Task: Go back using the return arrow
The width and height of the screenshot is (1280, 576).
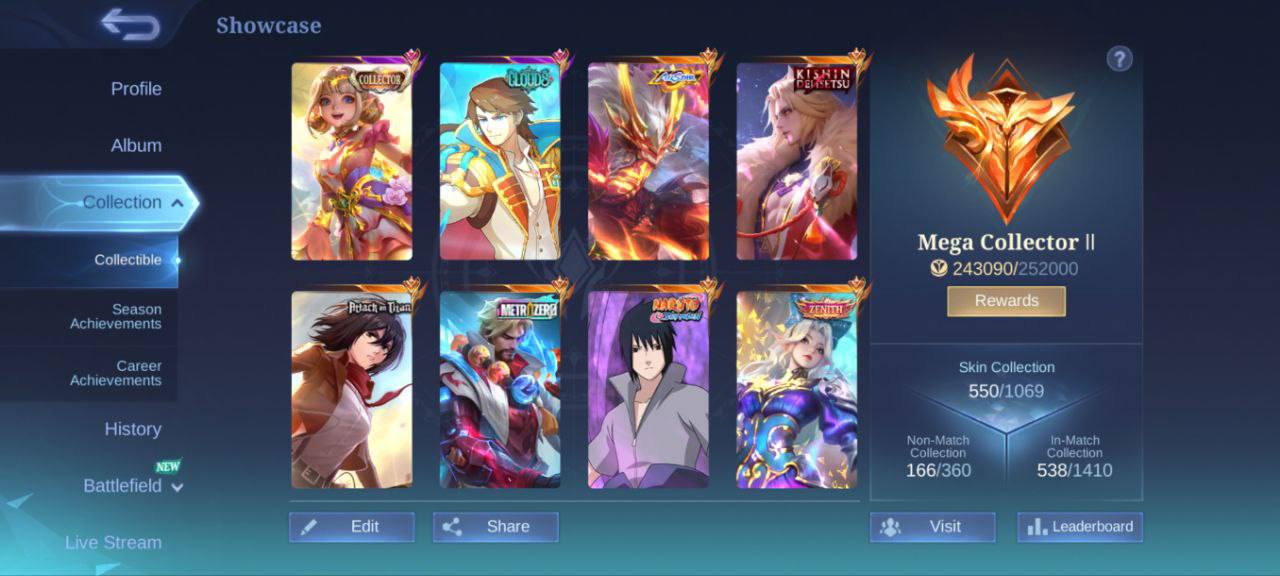Action: pyautogui.click(x=130, y=25)
